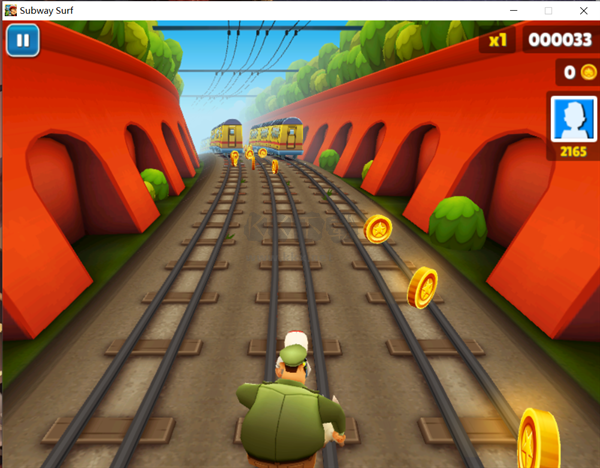Pause the game with the pause button

tap(21, 41)
